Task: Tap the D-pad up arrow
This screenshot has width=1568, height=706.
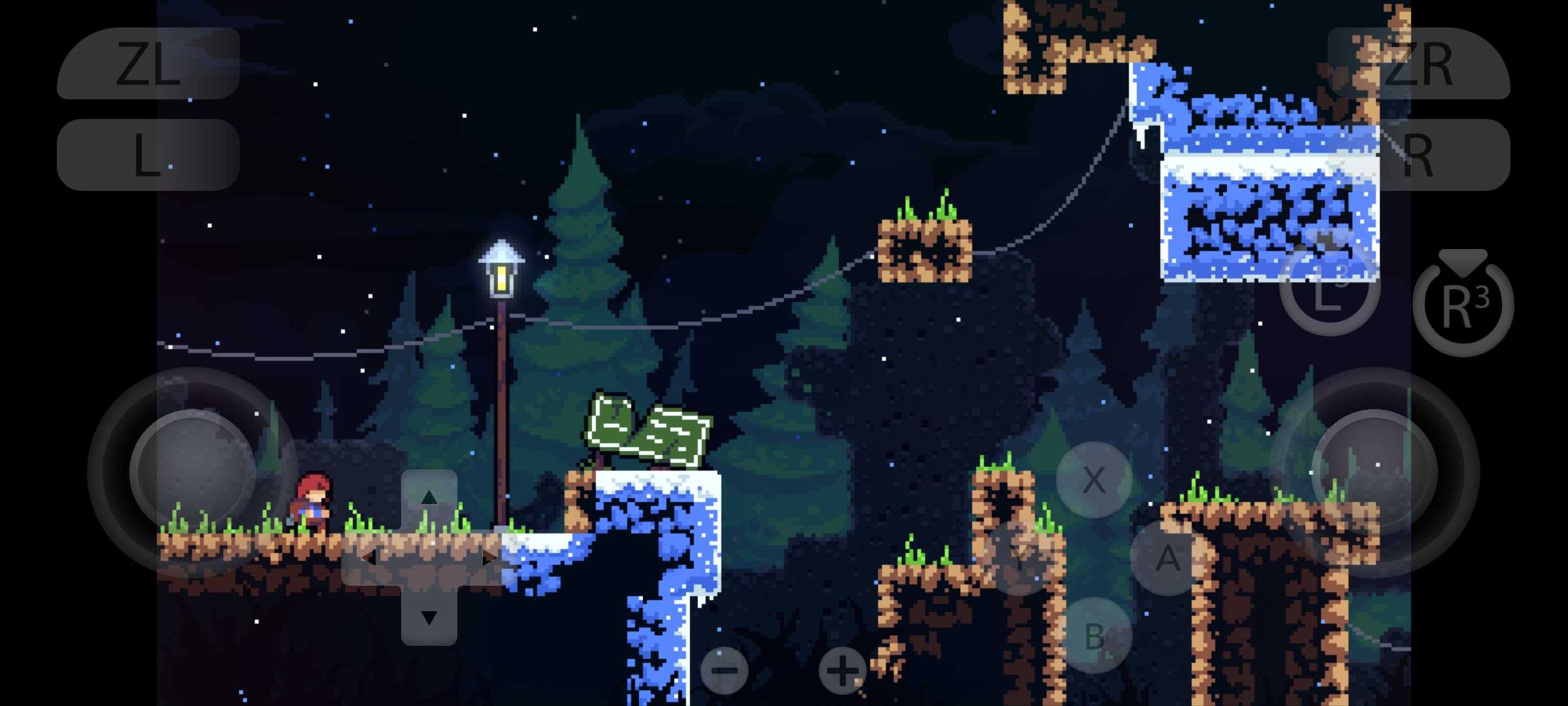Action: click(x=429, y=498)
